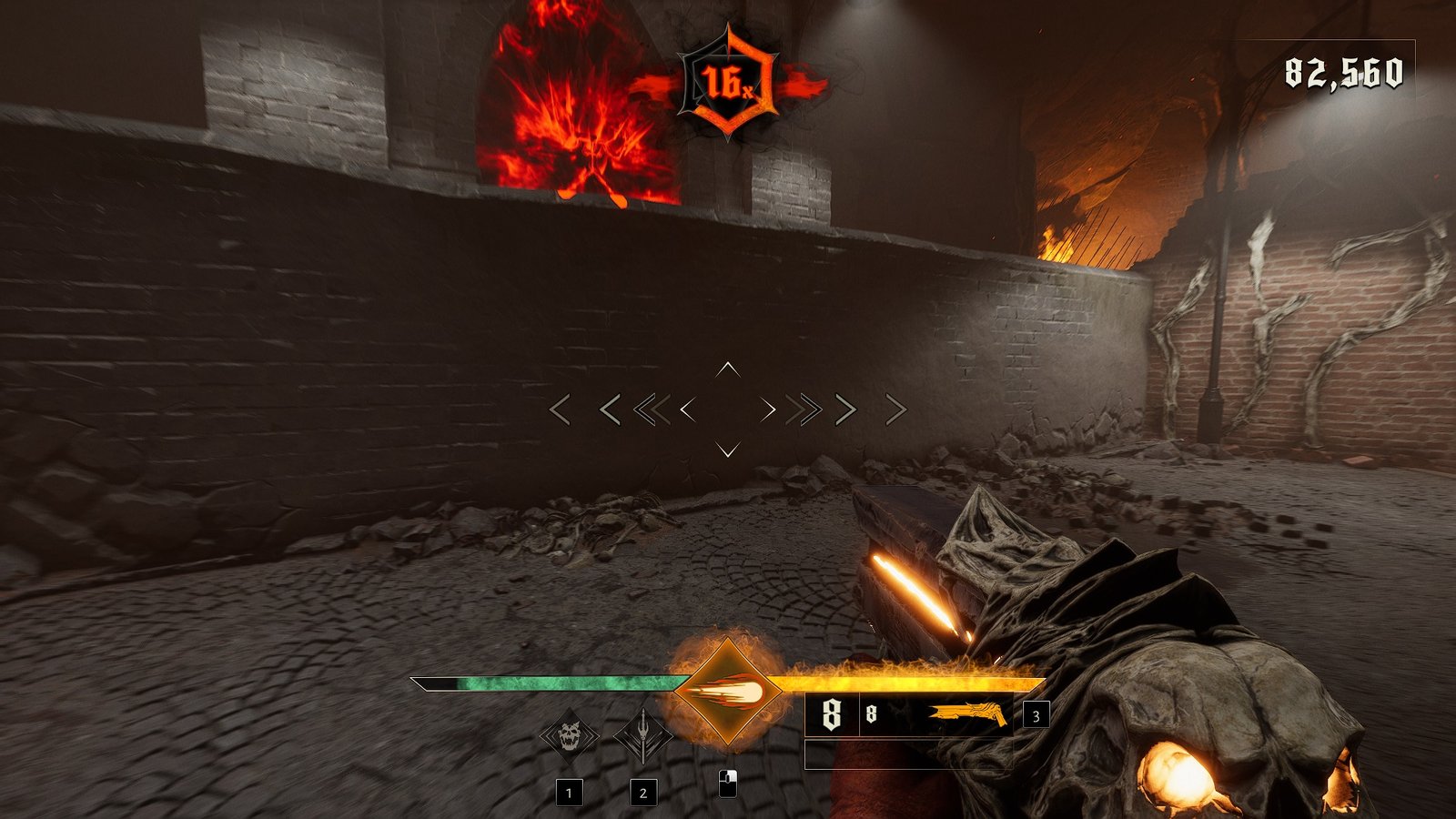
Task: Activate the fireball ultimate diamond icon
Action: coord(727,693)
